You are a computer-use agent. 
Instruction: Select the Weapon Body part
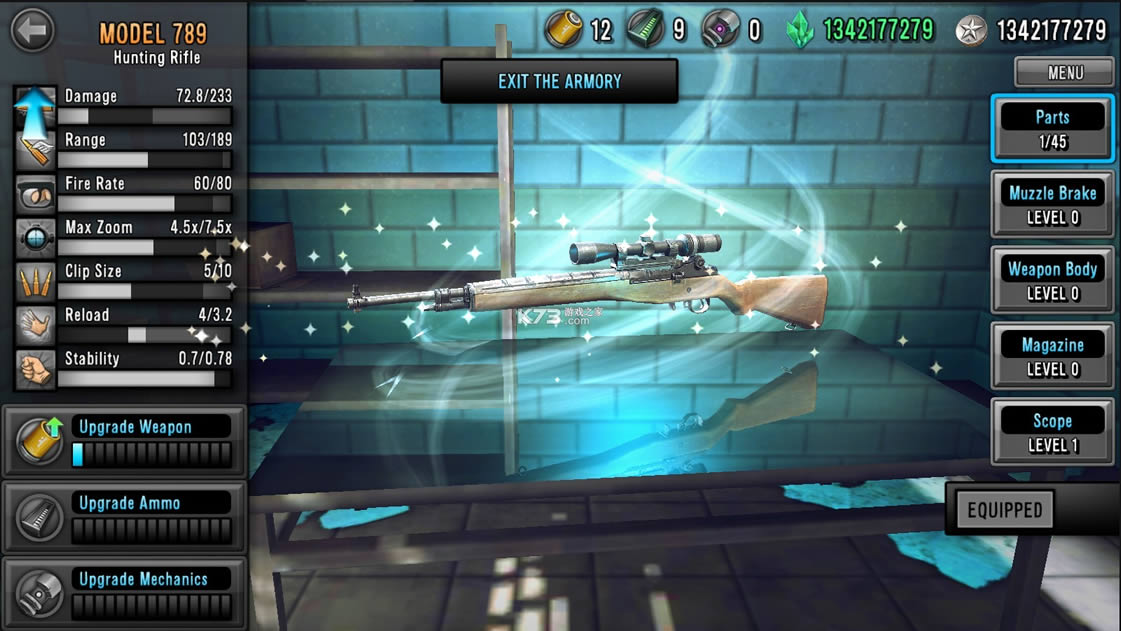pyautogui.click(x=1052, y=280)
